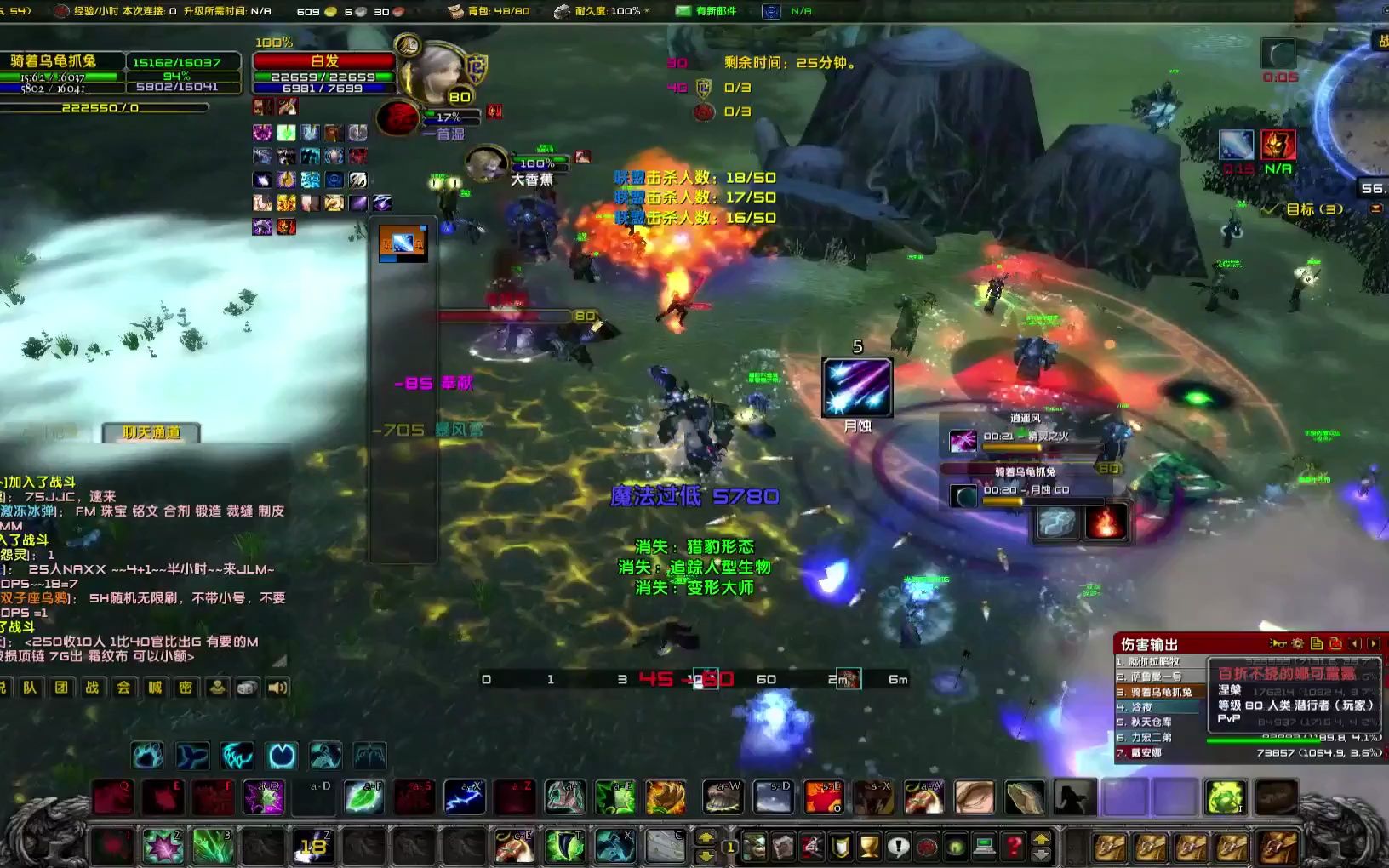1389x868 pixels.
Task: Click the spell showing an 18 cooldown
Action: (x=313, y=847)
